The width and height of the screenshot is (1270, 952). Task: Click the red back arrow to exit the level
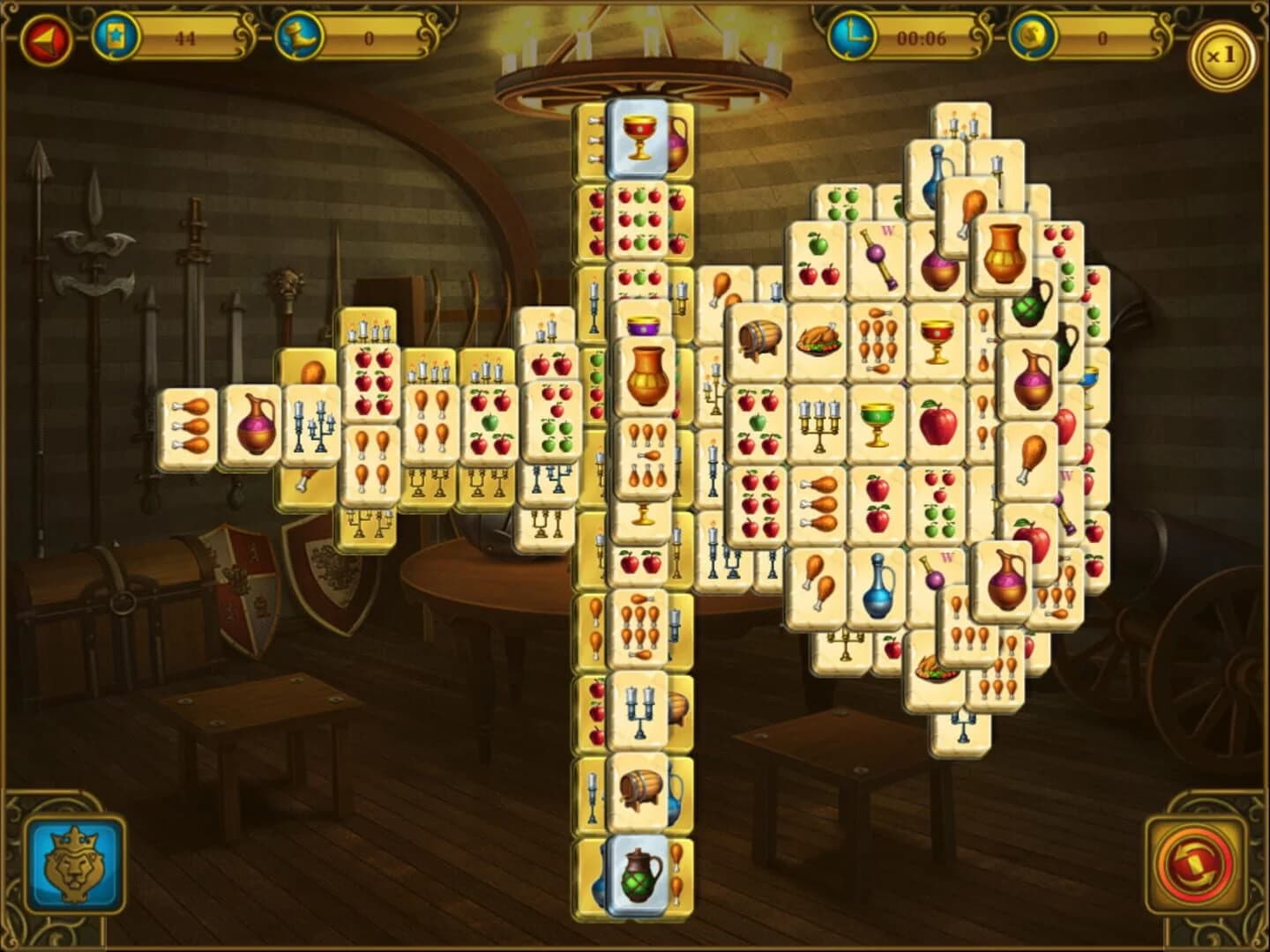coord(49,37)
